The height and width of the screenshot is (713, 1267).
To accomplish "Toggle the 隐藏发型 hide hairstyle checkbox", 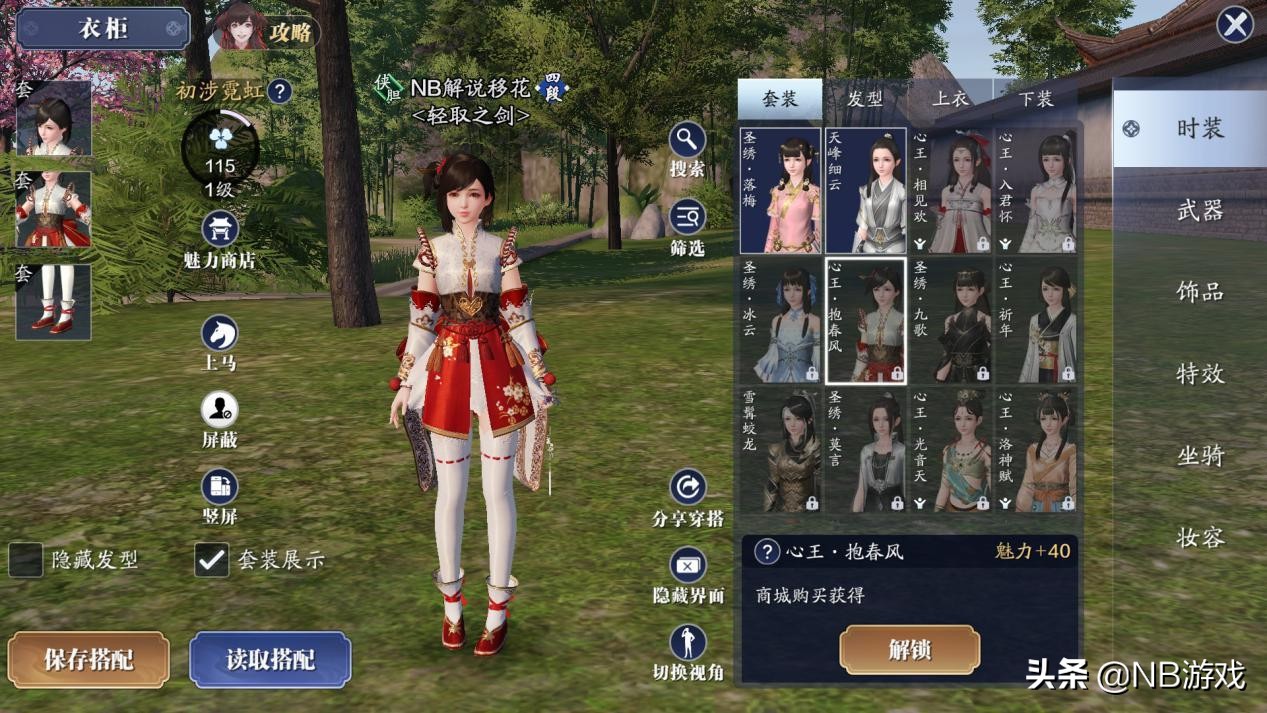I will (26, 560).
